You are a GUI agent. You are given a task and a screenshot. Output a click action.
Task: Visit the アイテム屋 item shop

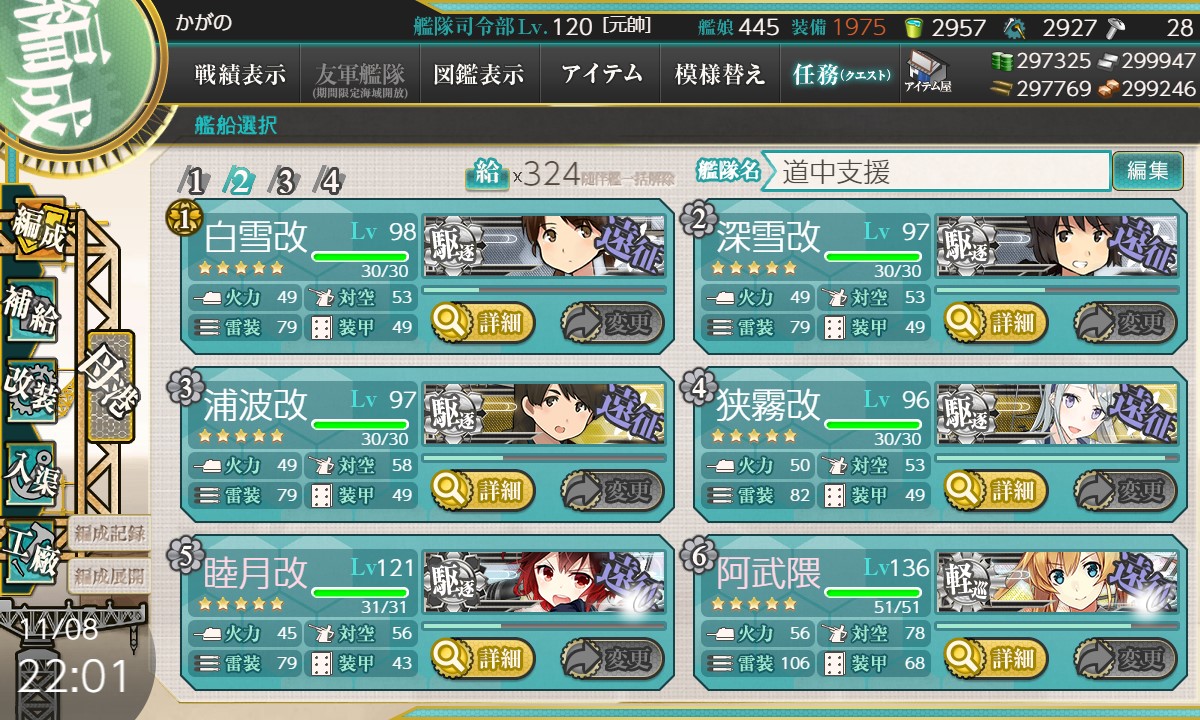pyautogui.click(x=928, y=73)
